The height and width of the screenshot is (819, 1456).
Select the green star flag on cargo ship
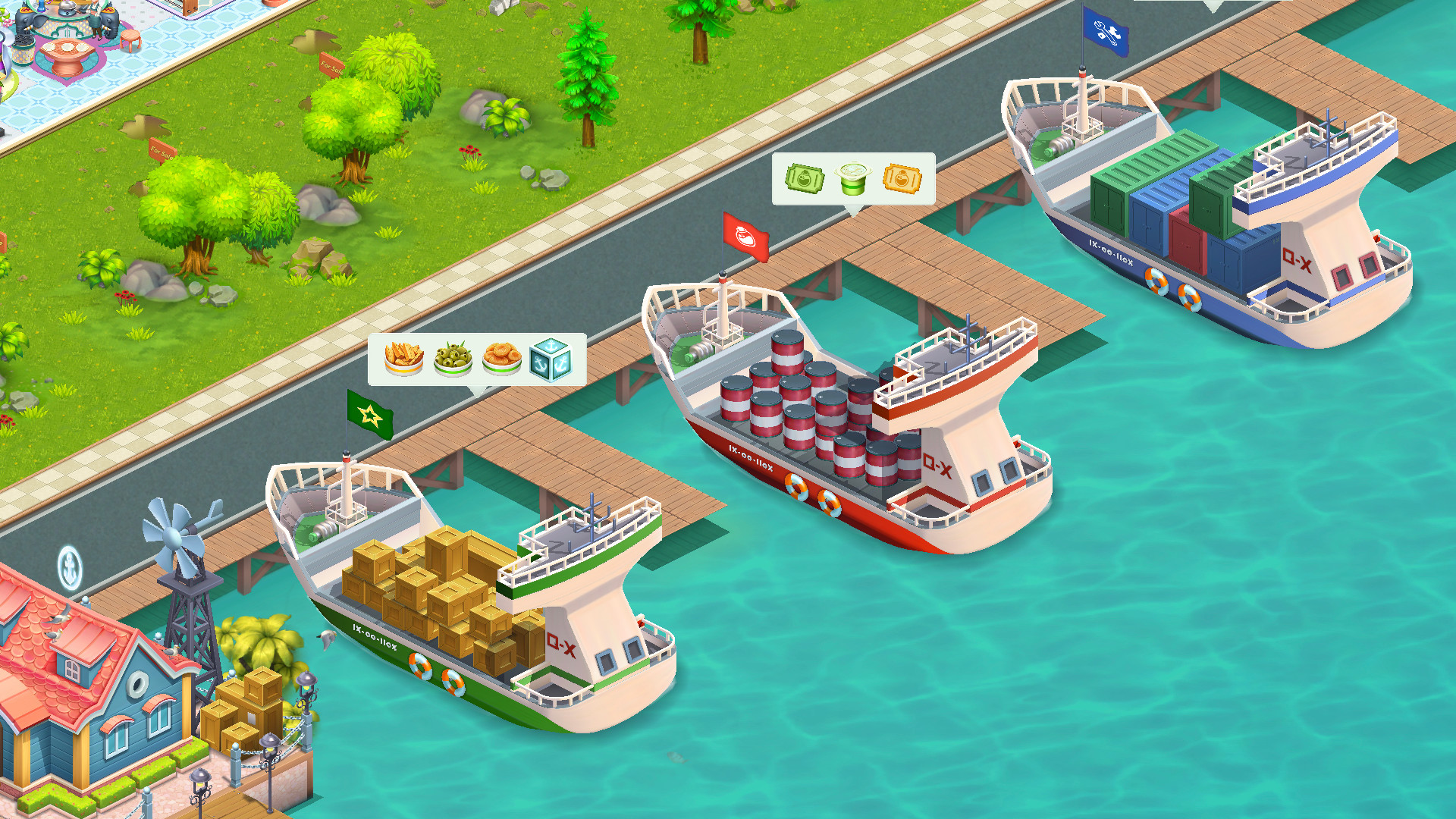click(x=369, y=416)
